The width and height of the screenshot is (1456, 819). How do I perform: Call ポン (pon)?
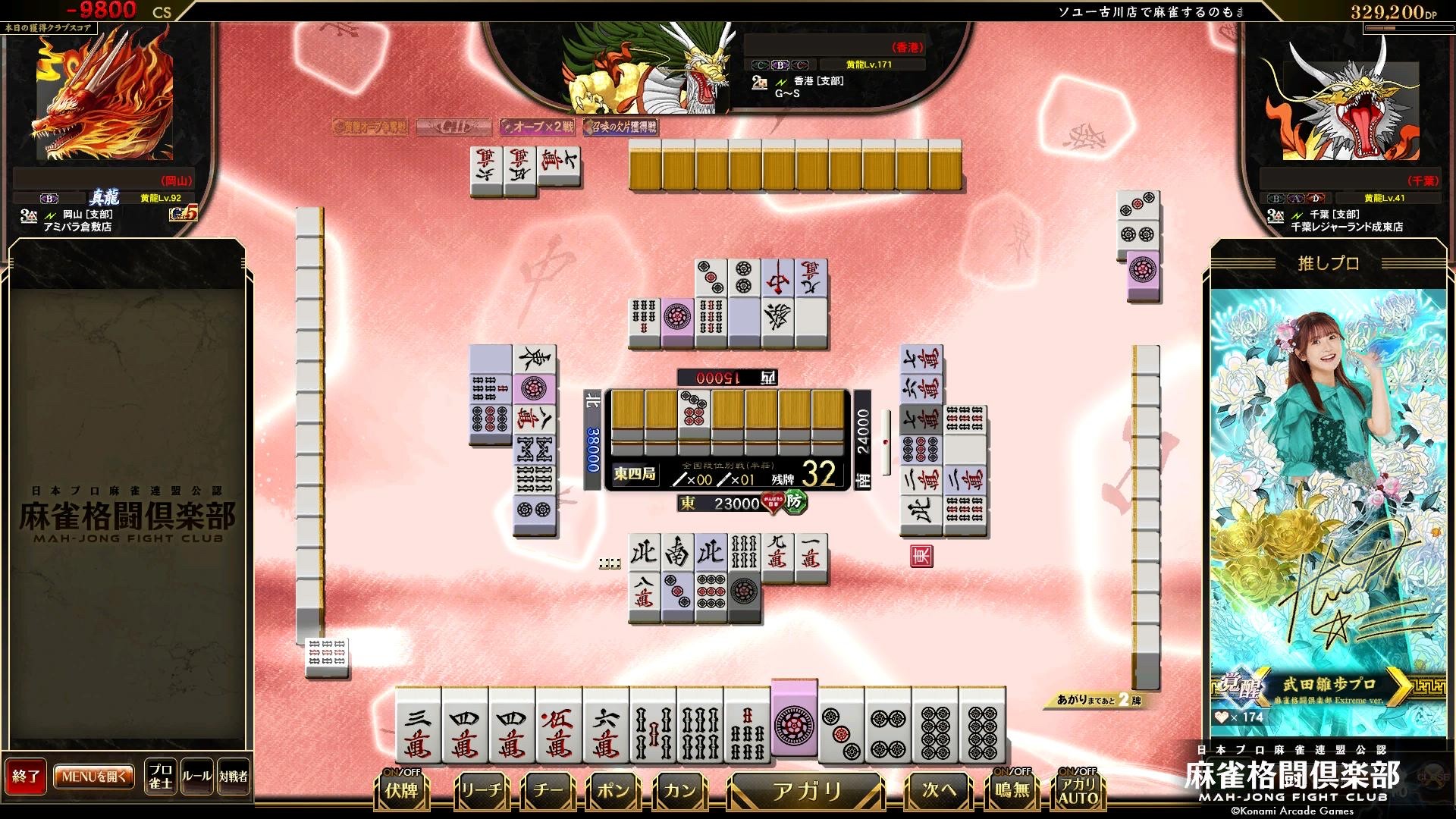coord(613,790)
